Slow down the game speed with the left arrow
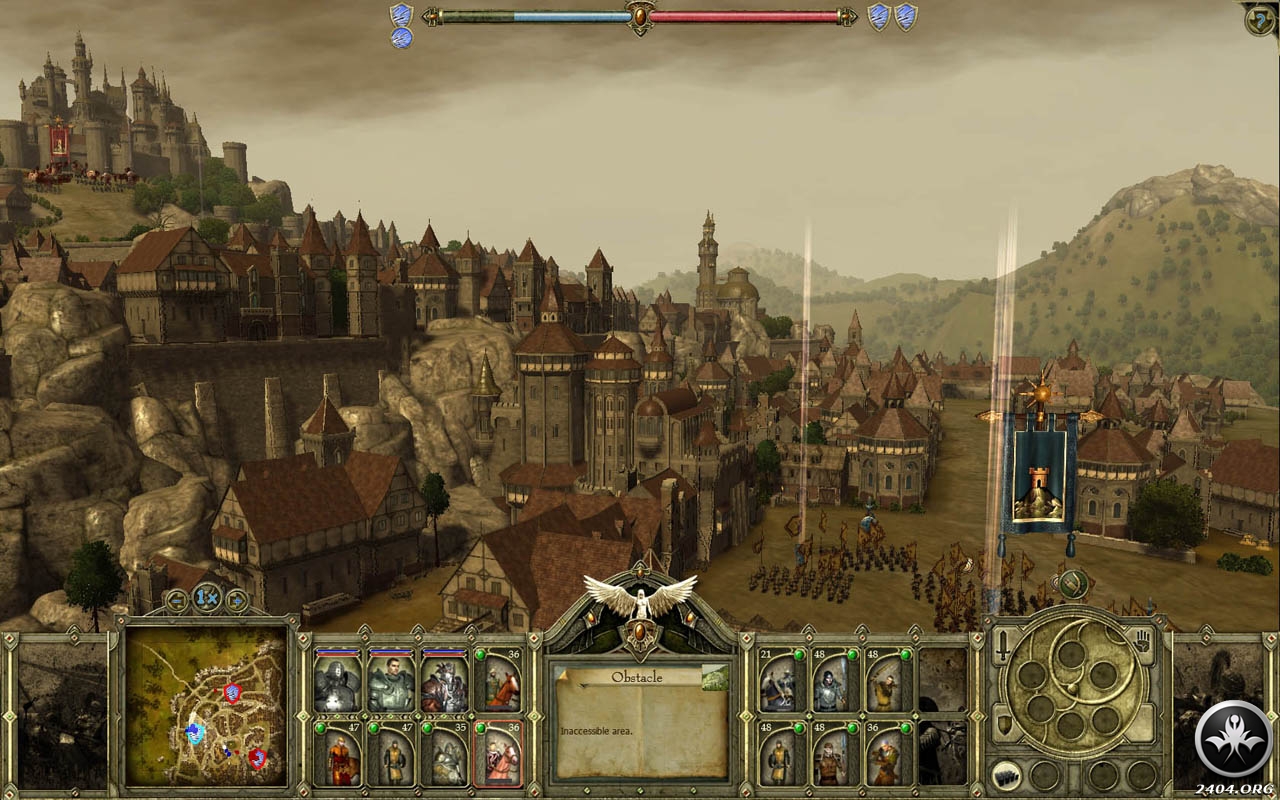This screenshot has height=800, width=1280. tap(177, 600)
